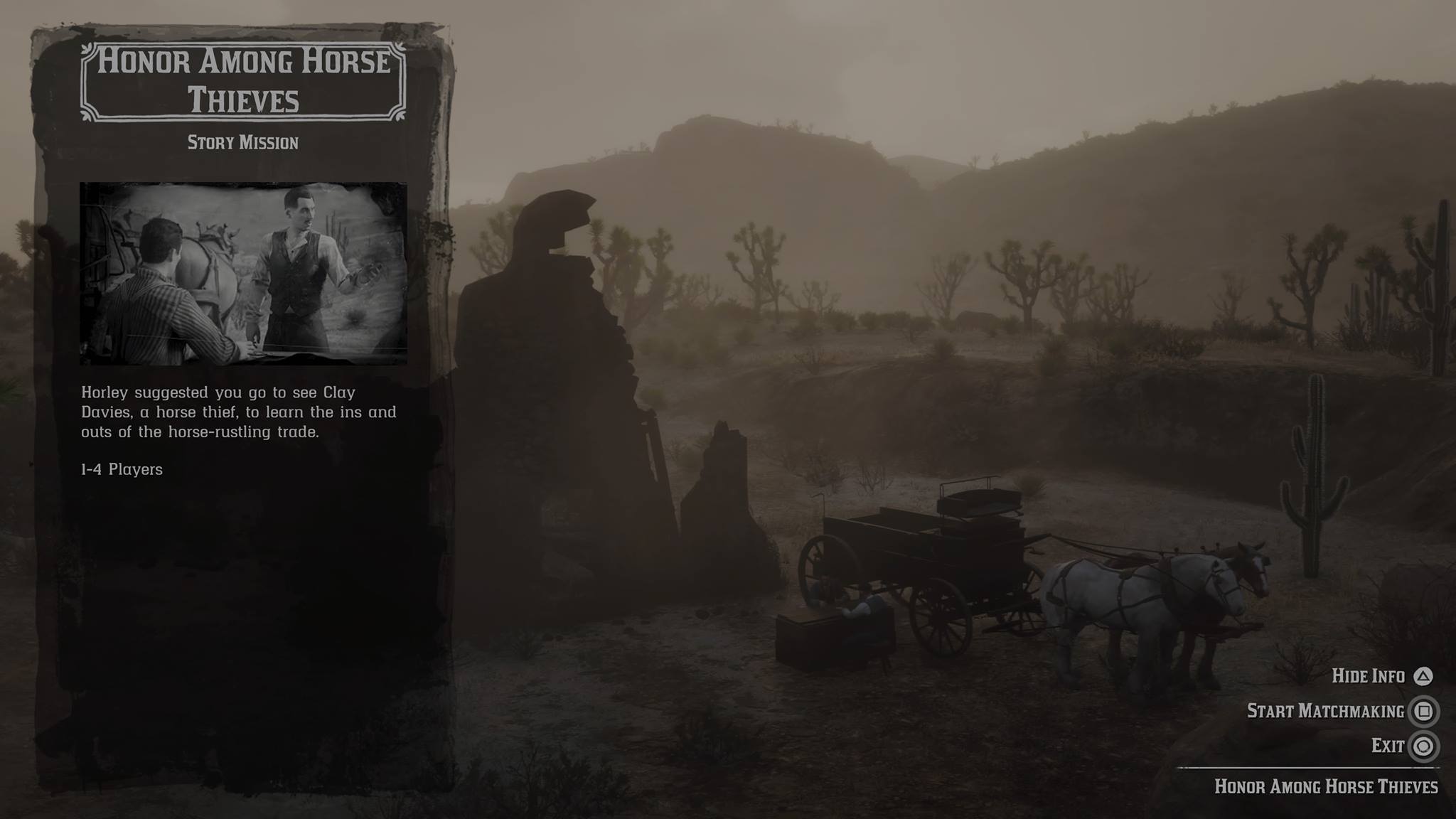Screen dimensions: 1456x819
Task: Collapse the mission description text block
Action: coord(237,412)
